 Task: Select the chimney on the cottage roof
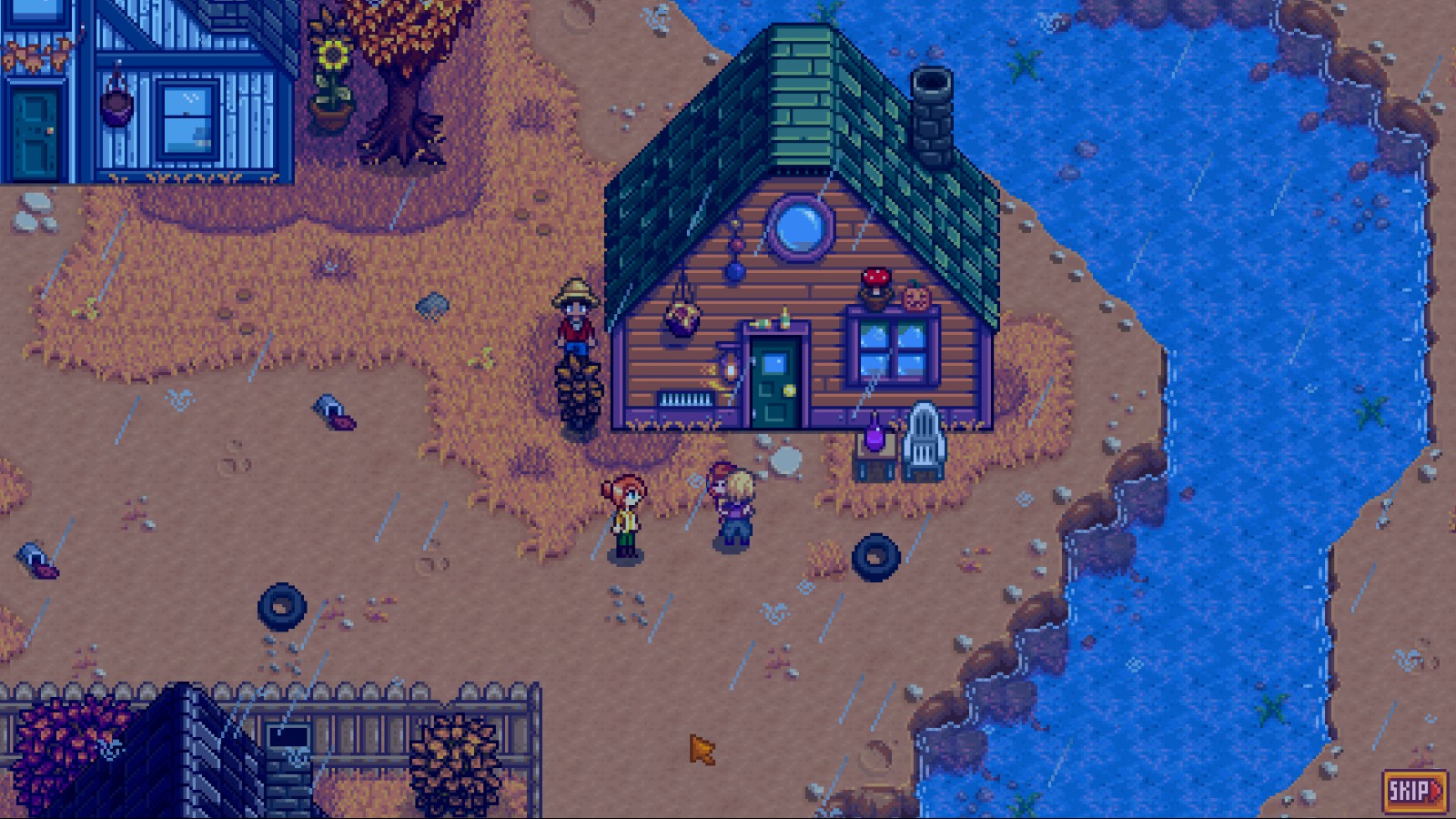coord(932,109)
